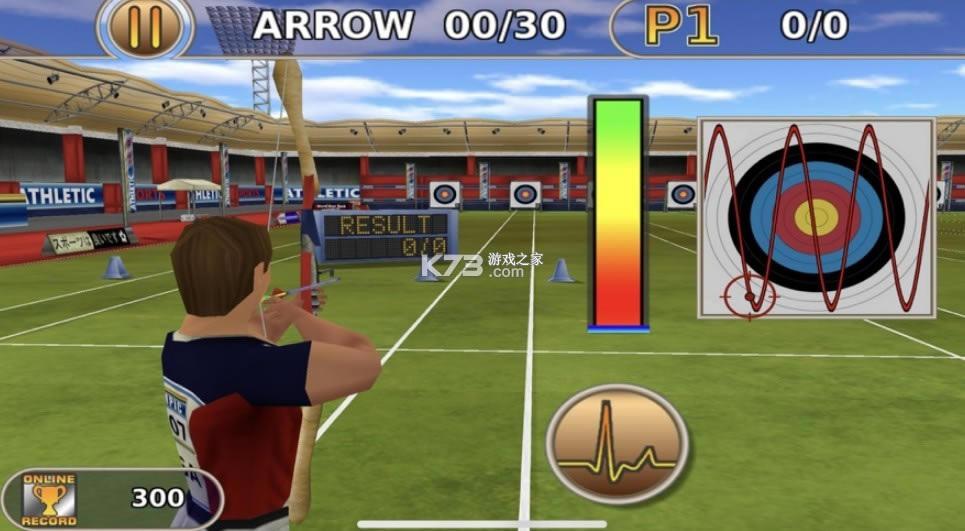Click the target aiming preview panel
This screenshot has height=531, width=965.
coord(816,217)
